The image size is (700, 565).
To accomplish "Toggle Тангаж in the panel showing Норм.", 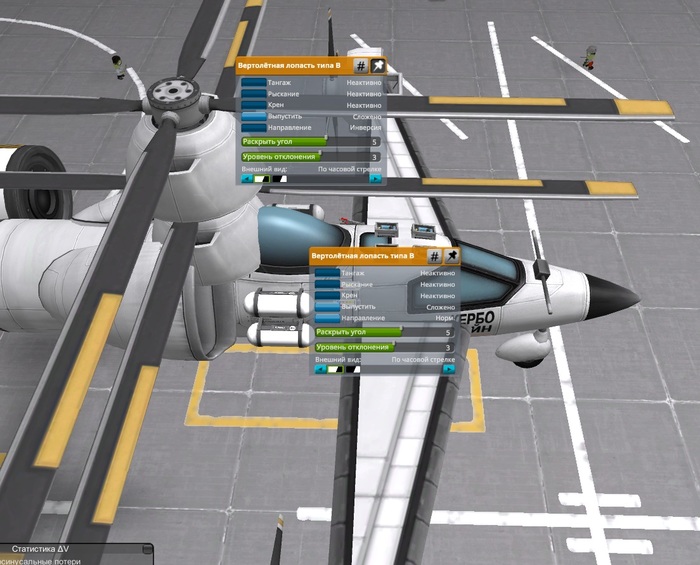I will pyautogui.click(x=327, y=273).
